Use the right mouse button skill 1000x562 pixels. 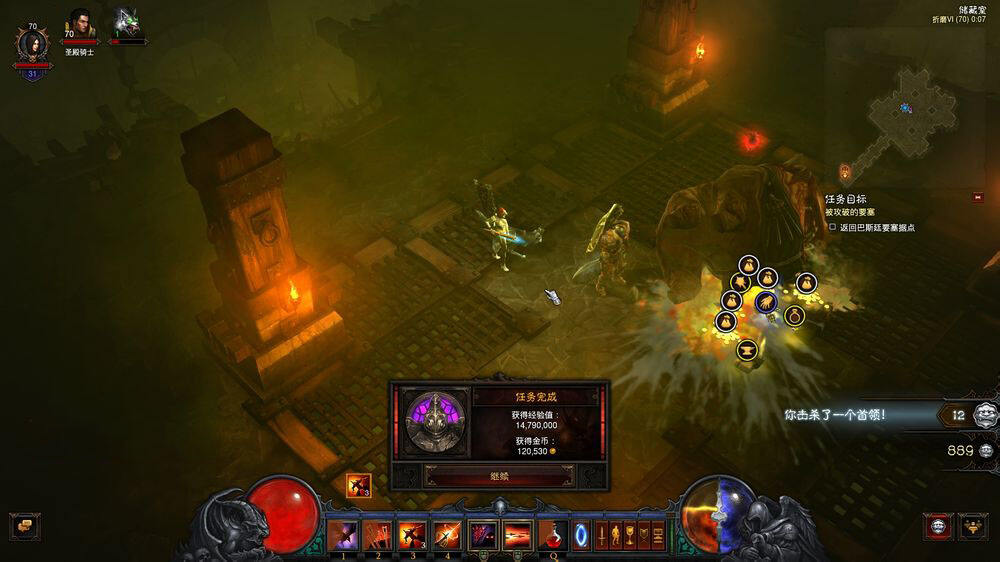pos(518,535)
